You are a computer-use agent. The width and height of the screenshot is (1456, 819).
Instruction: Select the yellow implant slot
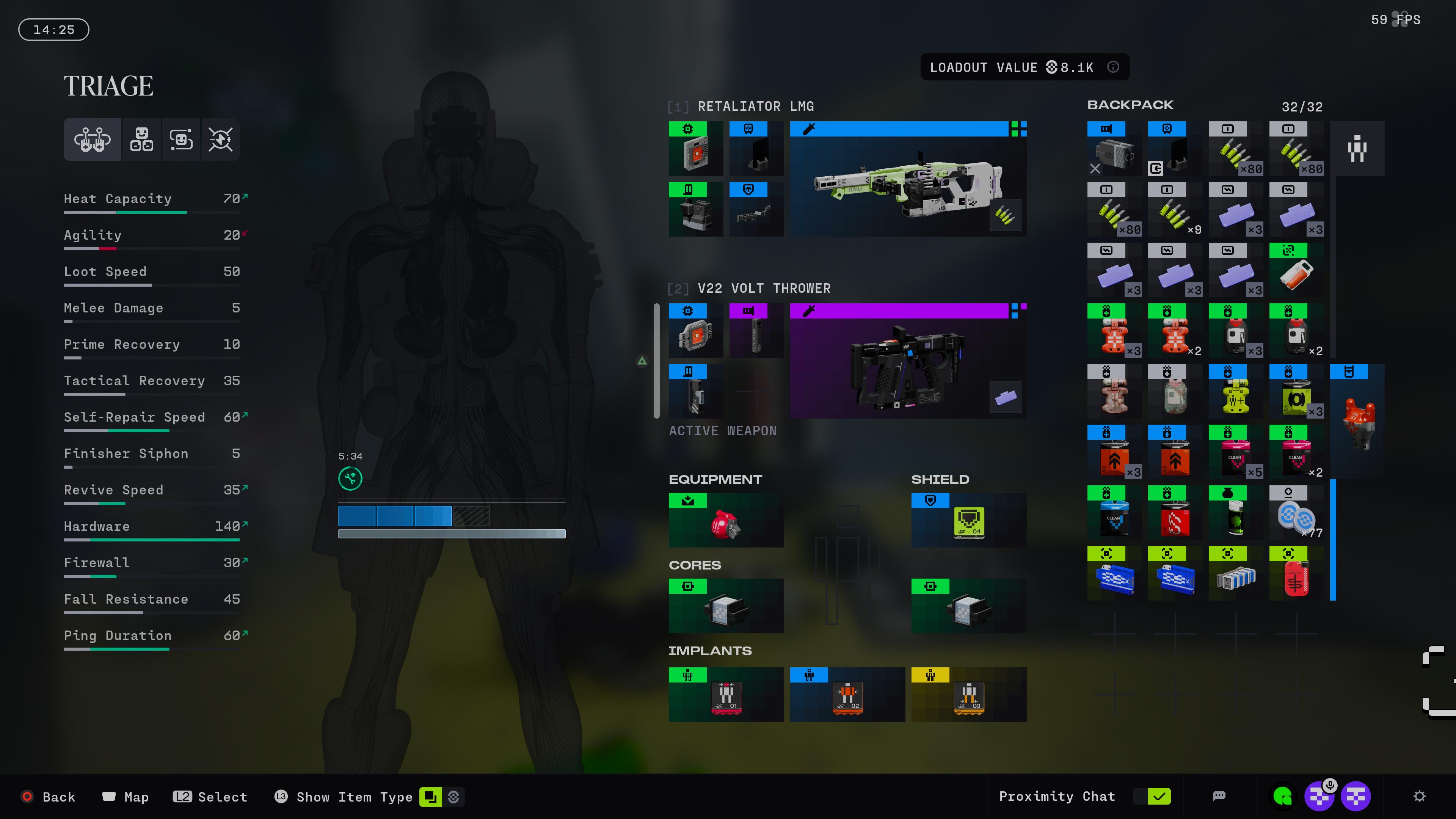click(x=968, y=694)
